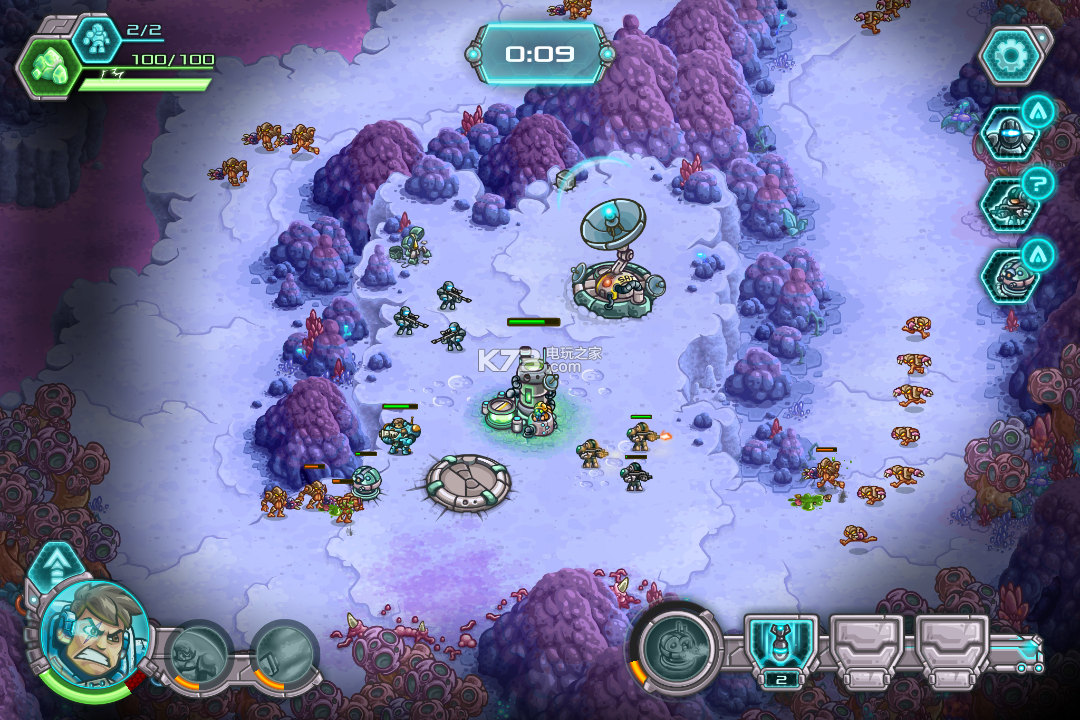Tap the squad count robot icon
Viewport: 1080px width, 720px height.
[97, 38]
